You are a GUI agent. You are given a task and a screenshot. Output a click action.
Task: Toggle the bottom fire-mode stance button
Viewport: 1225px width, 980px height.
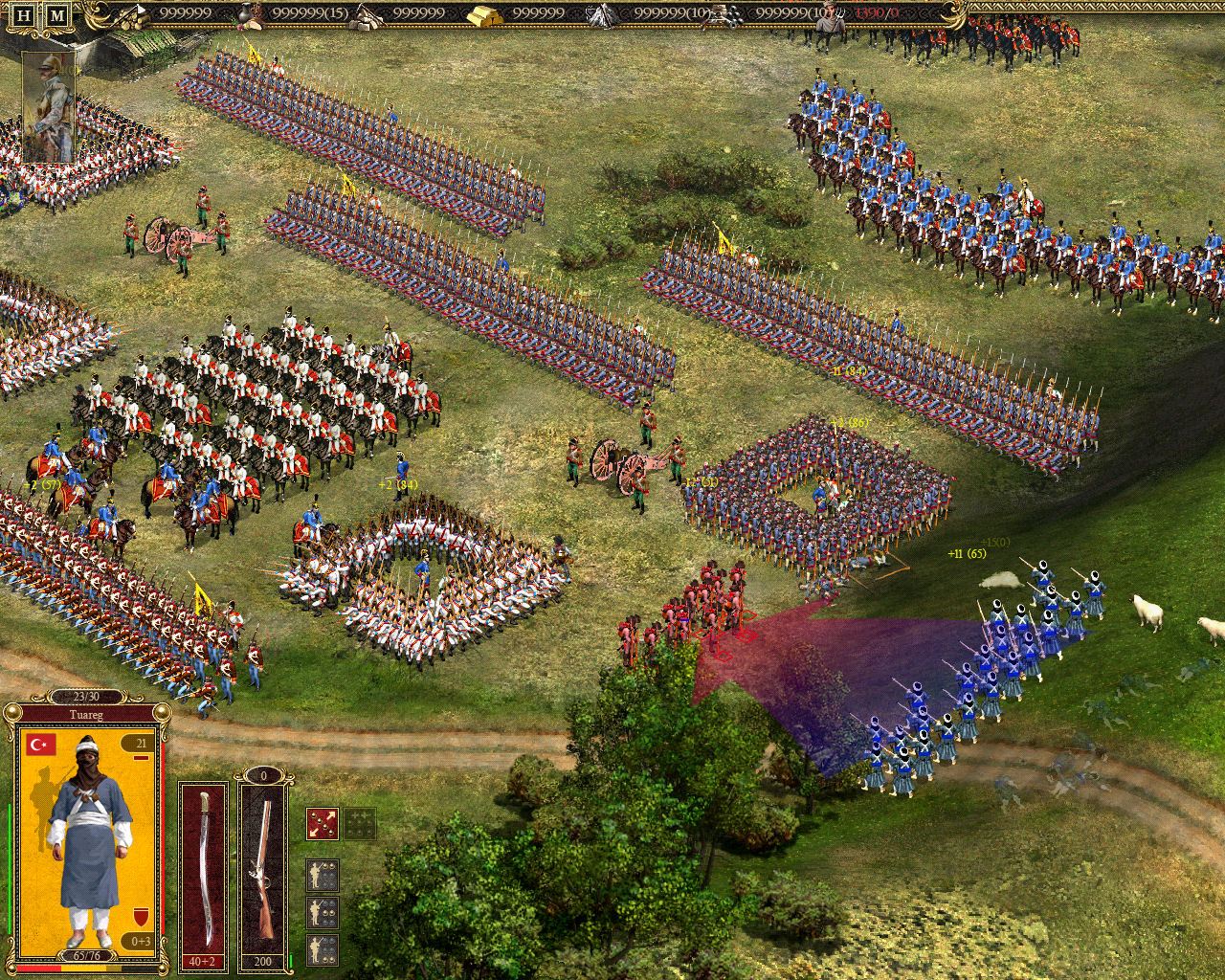click(323, 950)
